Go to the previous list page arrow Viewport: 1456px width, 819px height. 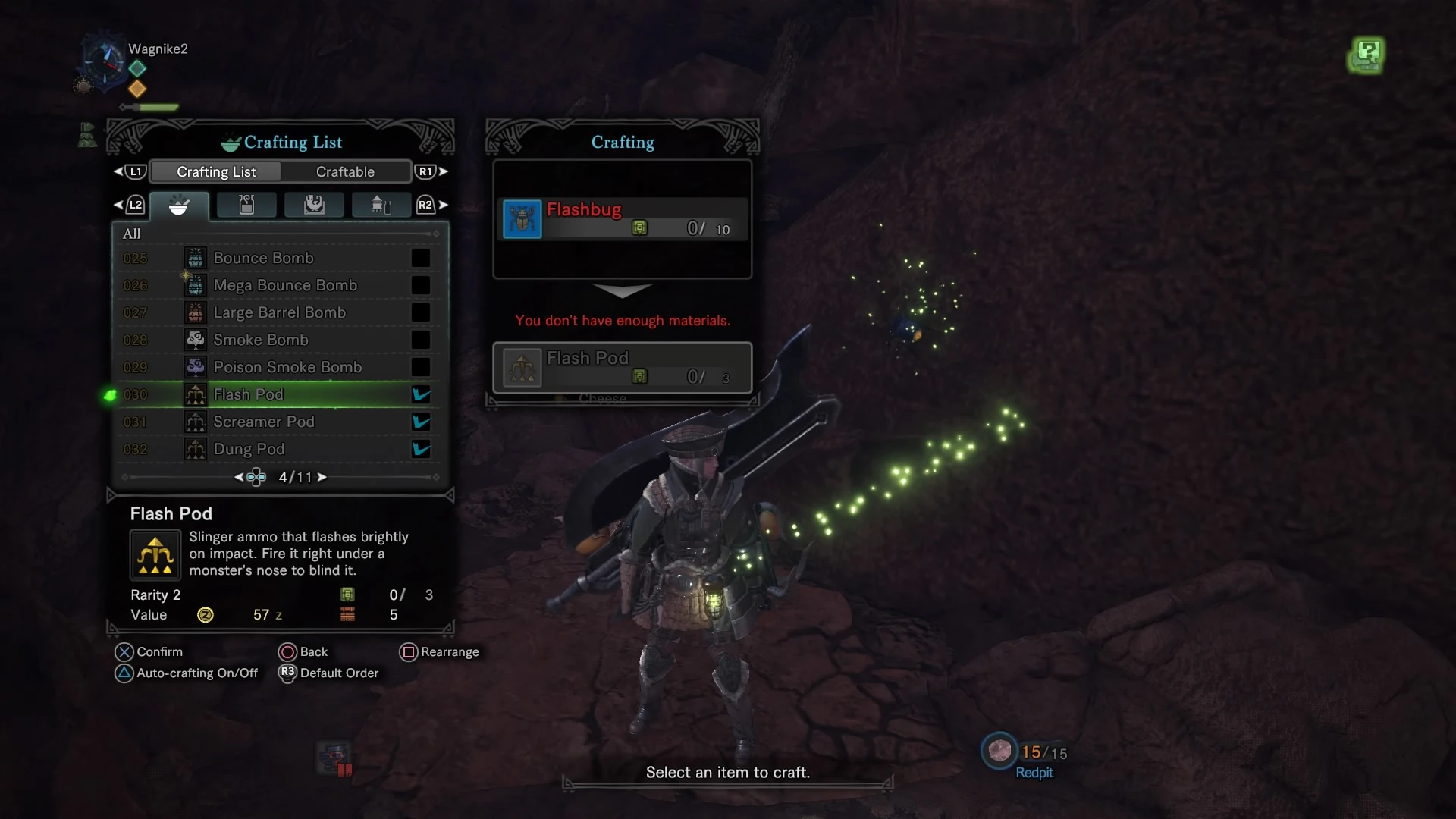point(239,477)
